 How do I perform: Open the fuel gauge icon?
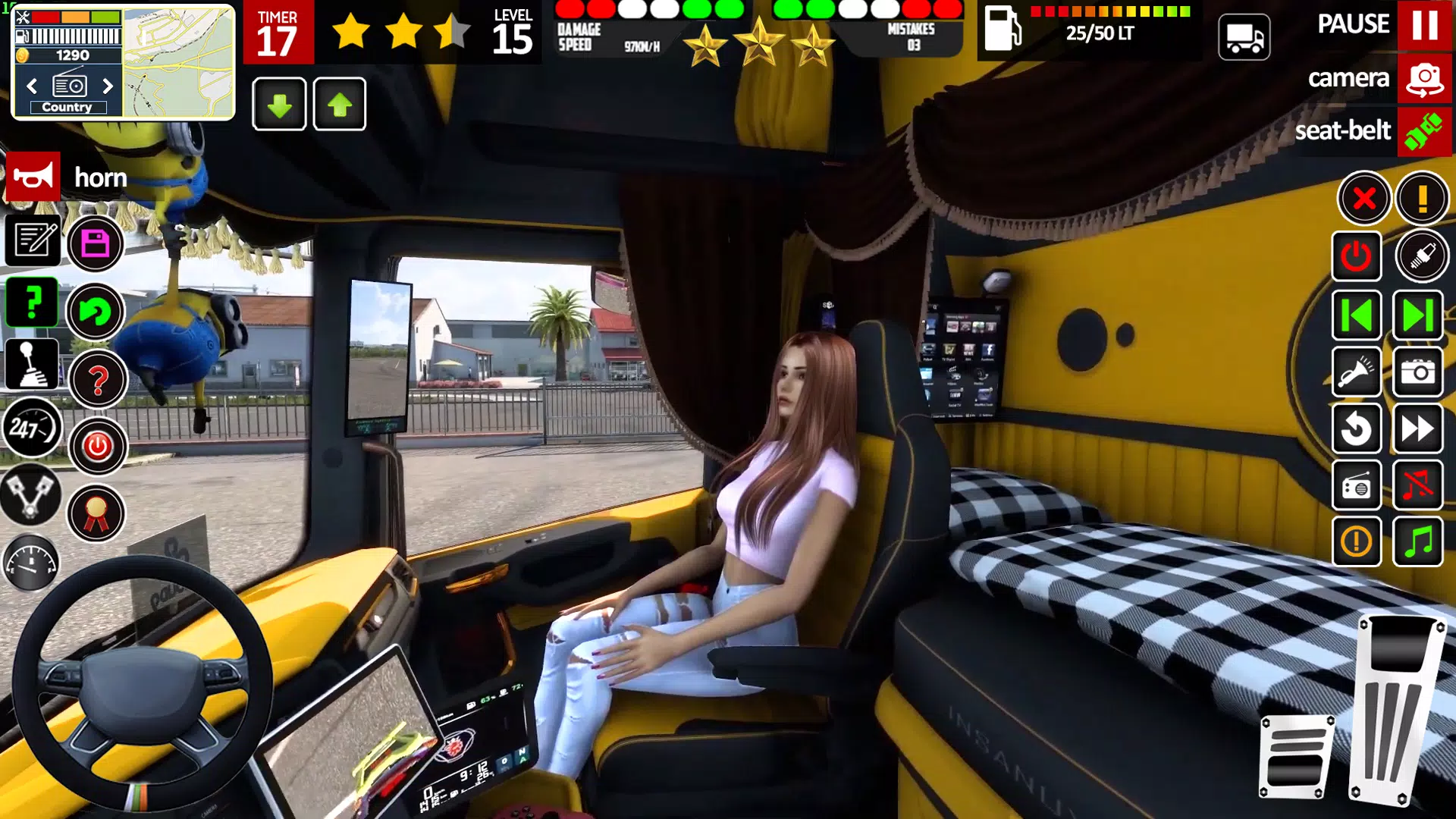tap(32, 563)
